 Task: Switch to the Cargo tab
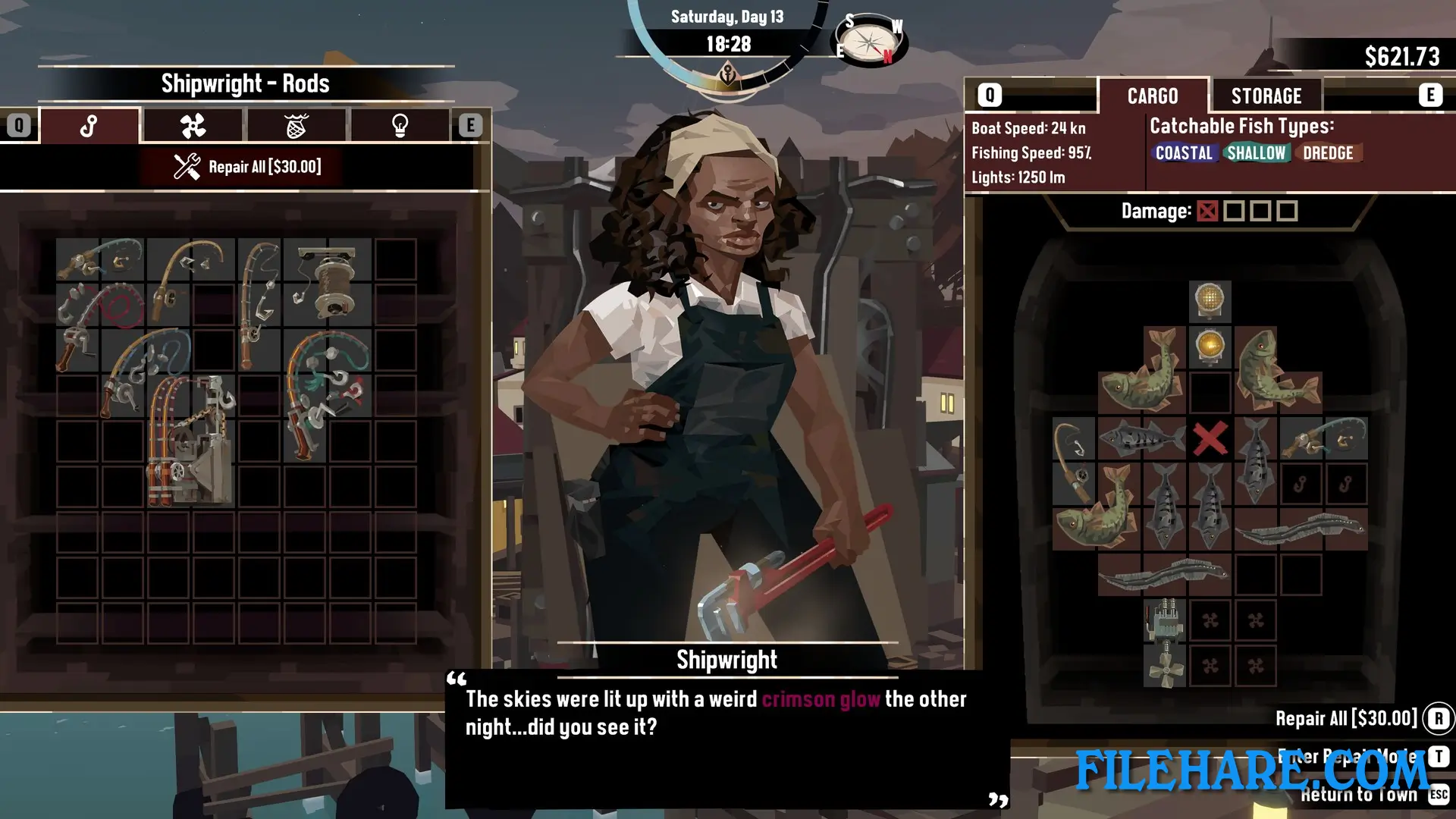[x=1153, y=96]
